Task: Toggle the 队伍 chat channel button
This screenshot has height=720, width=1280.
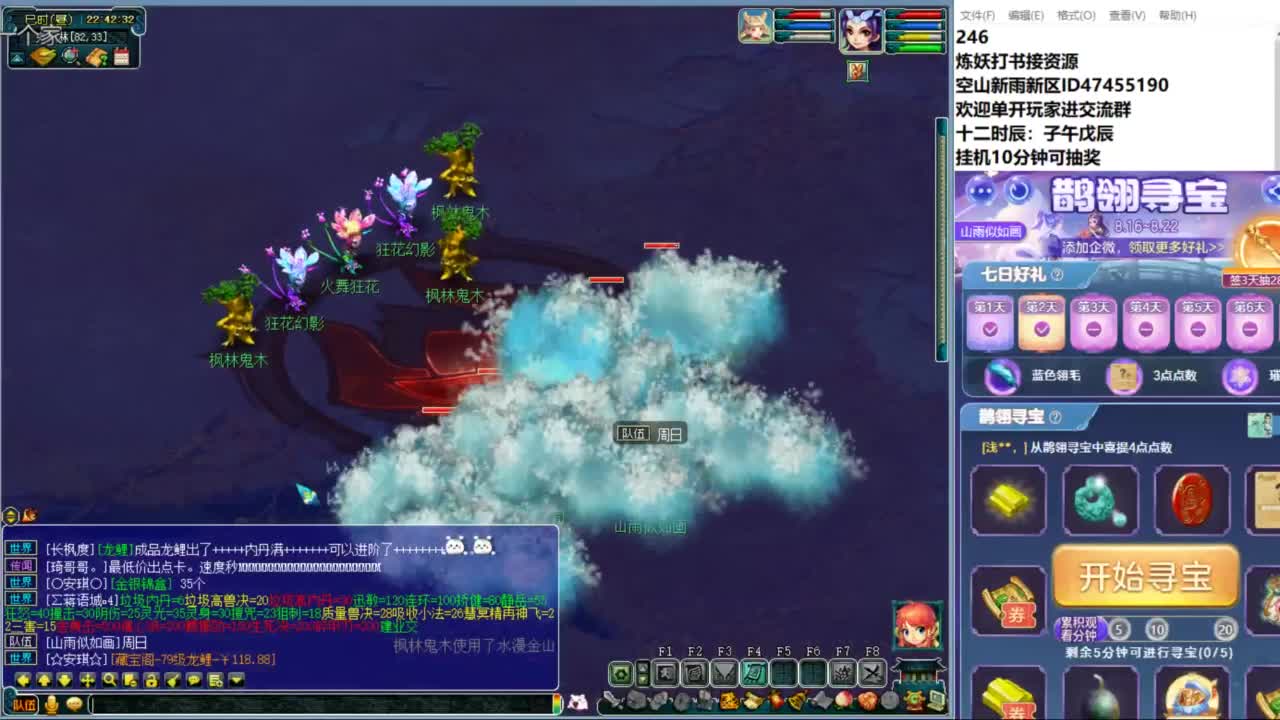Action: tap(24, 702)
